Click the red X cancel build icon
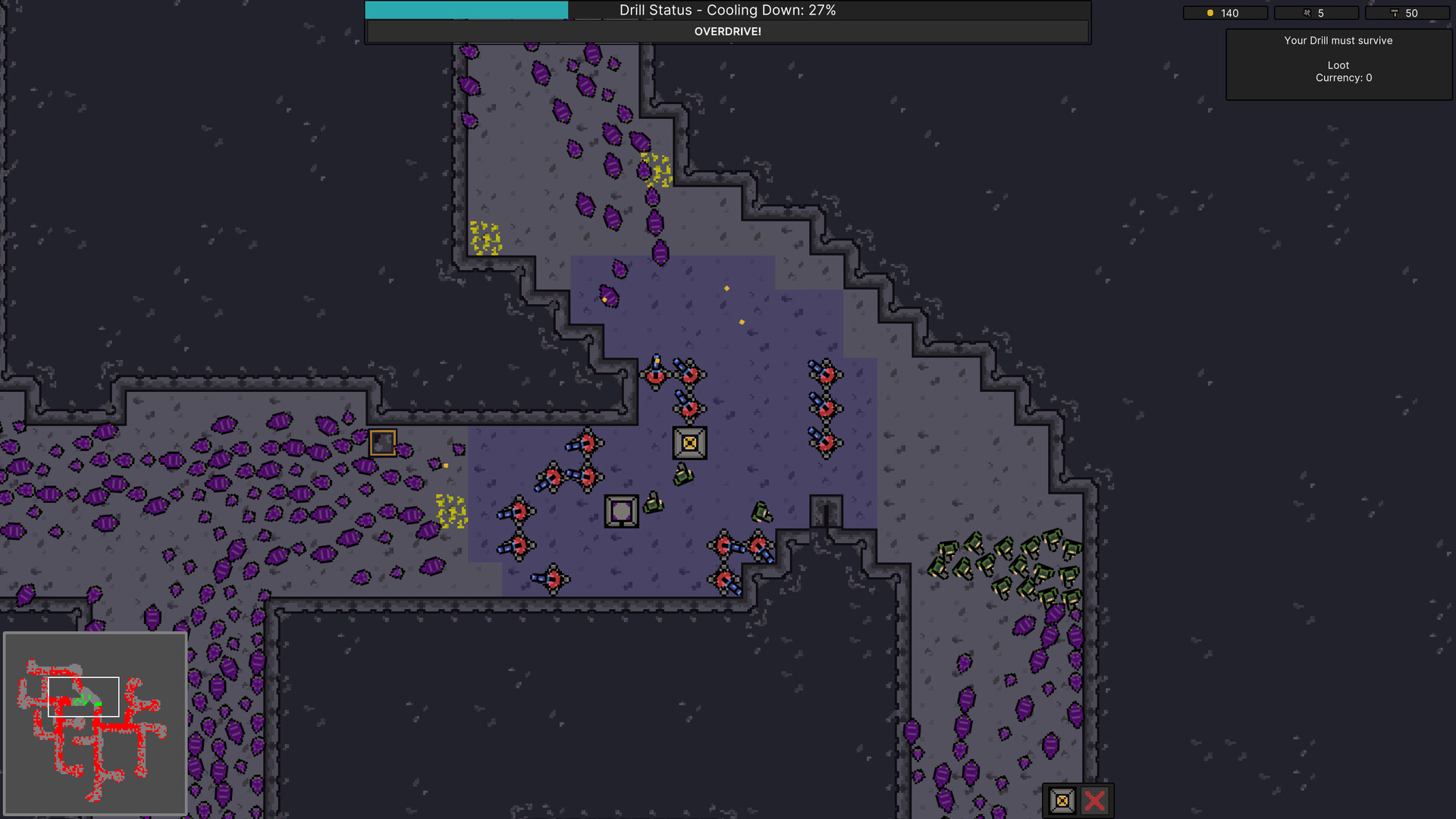Image resolution: width=1456 pixels, height=819 pixels. pos(1094,799)
